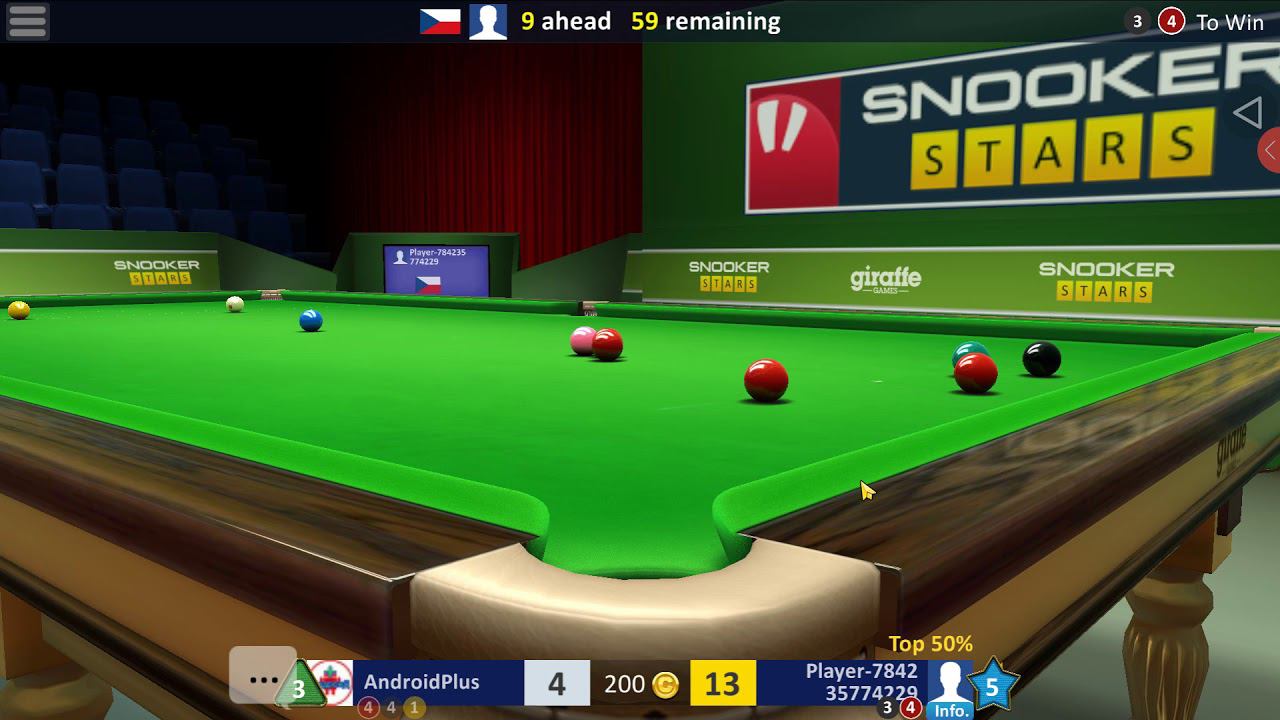This screenshot has width=1280, height=720.
Task: Select the yellow 13 score box
Action: 723,684
